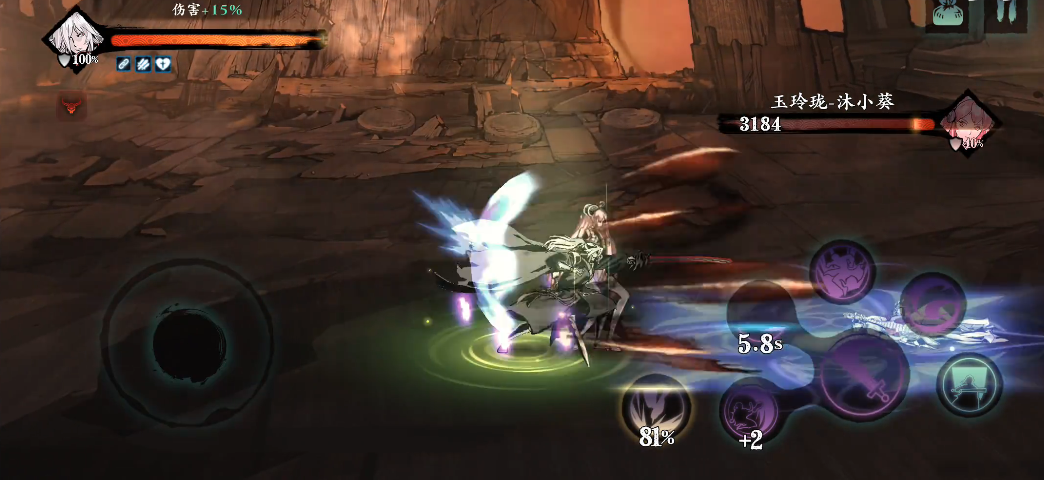This screenshot has width=1044, height=480.
Task: Open the teal pouch bag icon
Action: click(x=946, y=13)
